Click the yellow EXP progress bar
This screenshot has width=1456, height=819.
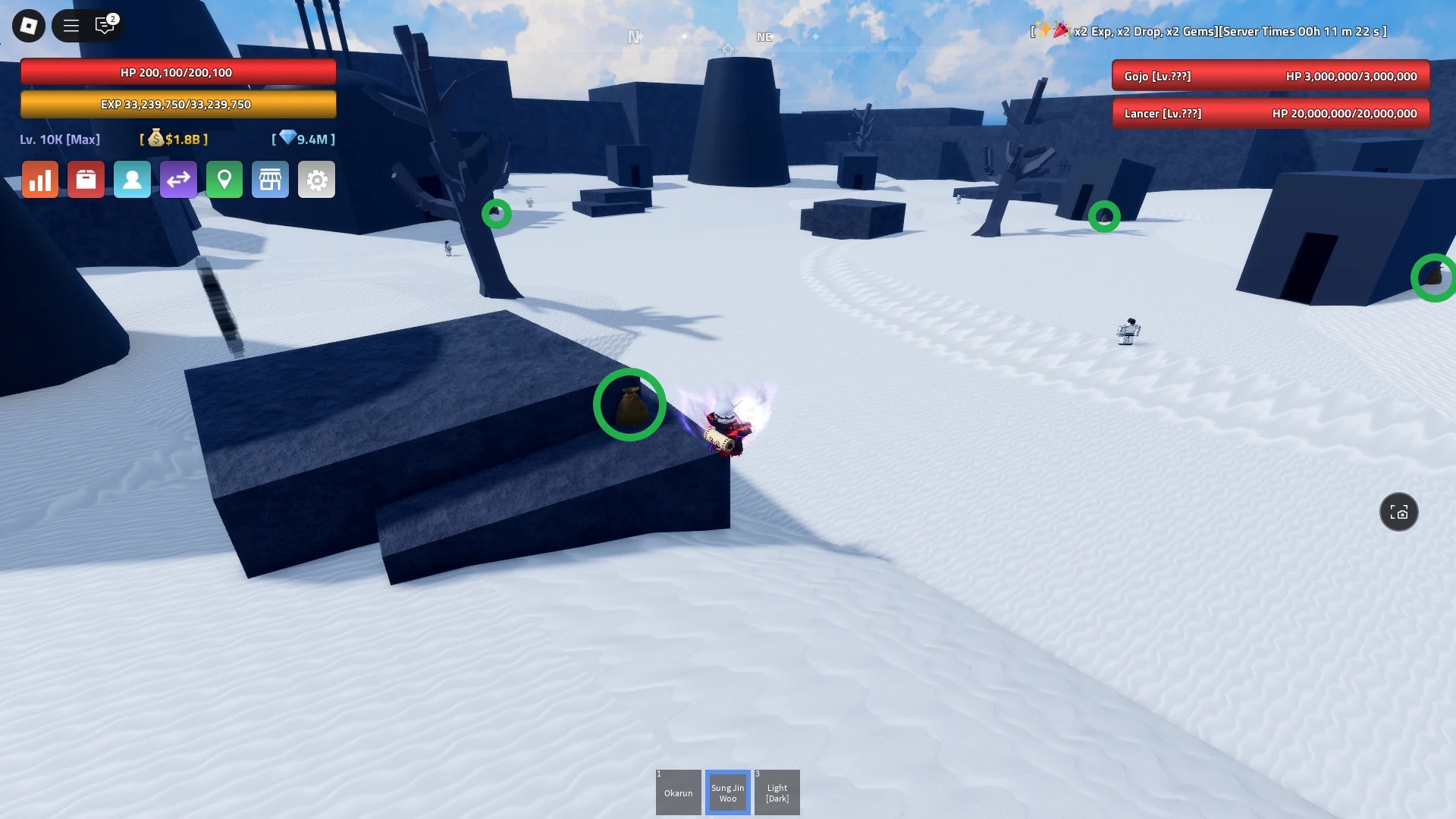coord(179,104)
